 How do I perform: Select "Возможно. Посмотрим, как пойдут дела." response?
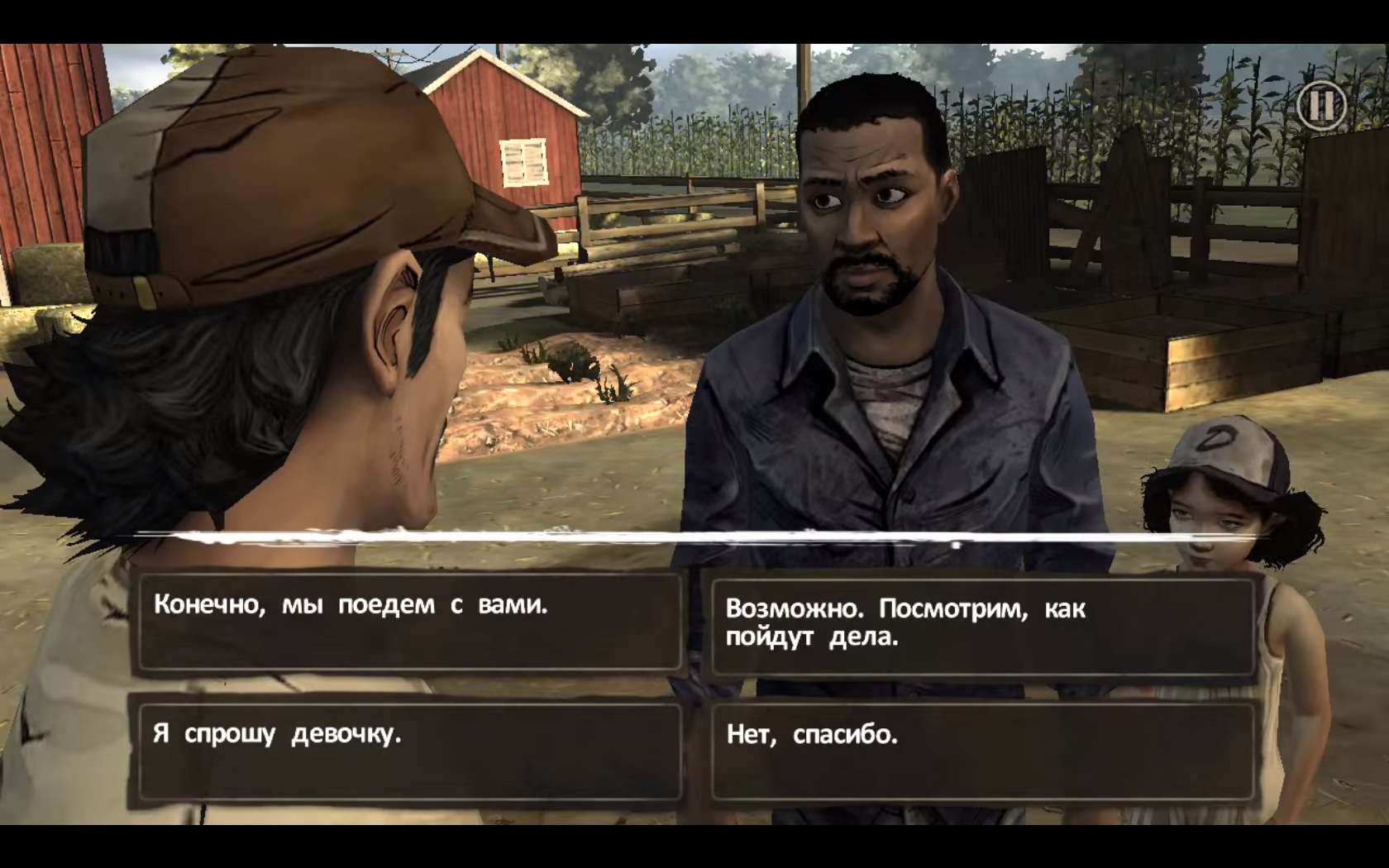[x=982, y=626]
